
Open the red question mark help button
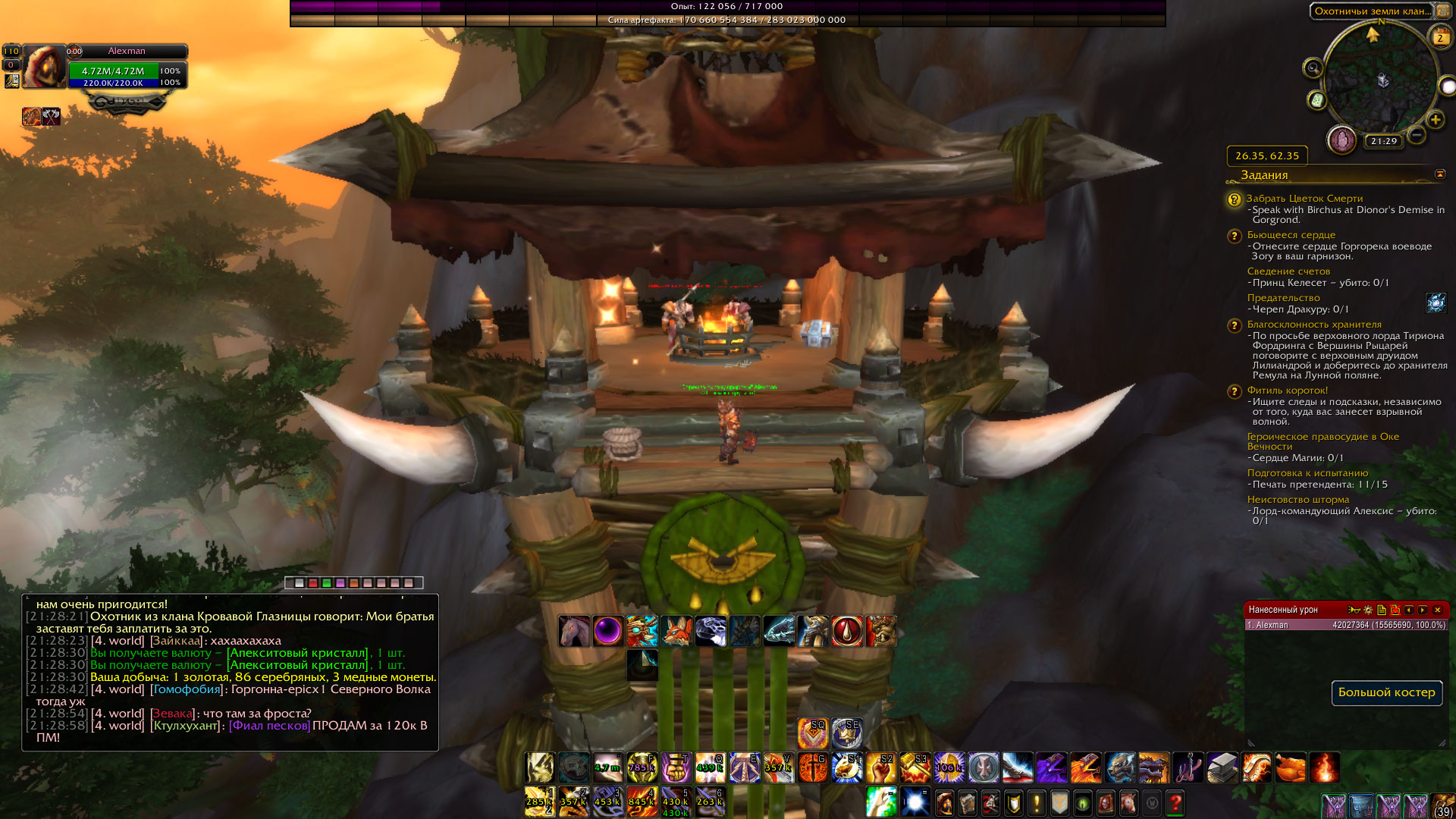pyautogui.click(x=1175, y=802)
